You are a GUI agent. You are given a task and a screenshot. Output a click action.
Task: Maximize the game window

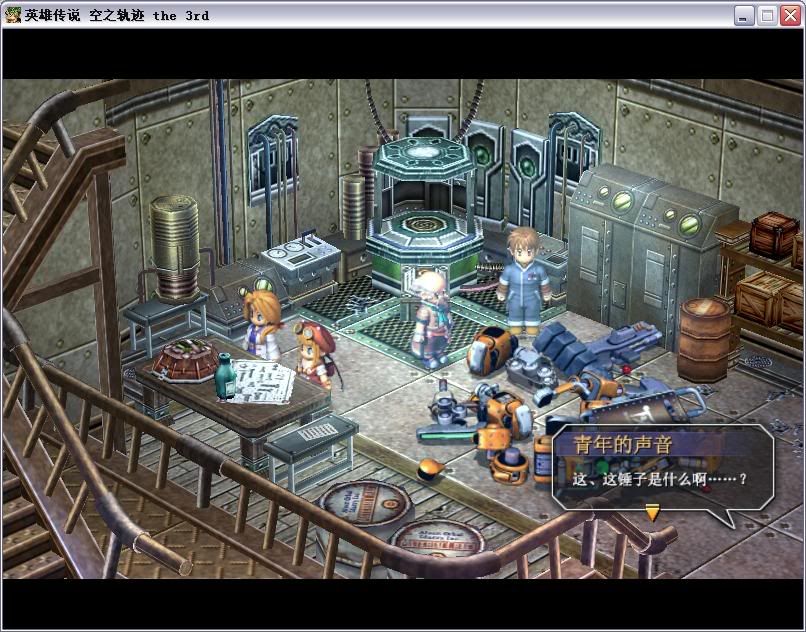point(767,15)
